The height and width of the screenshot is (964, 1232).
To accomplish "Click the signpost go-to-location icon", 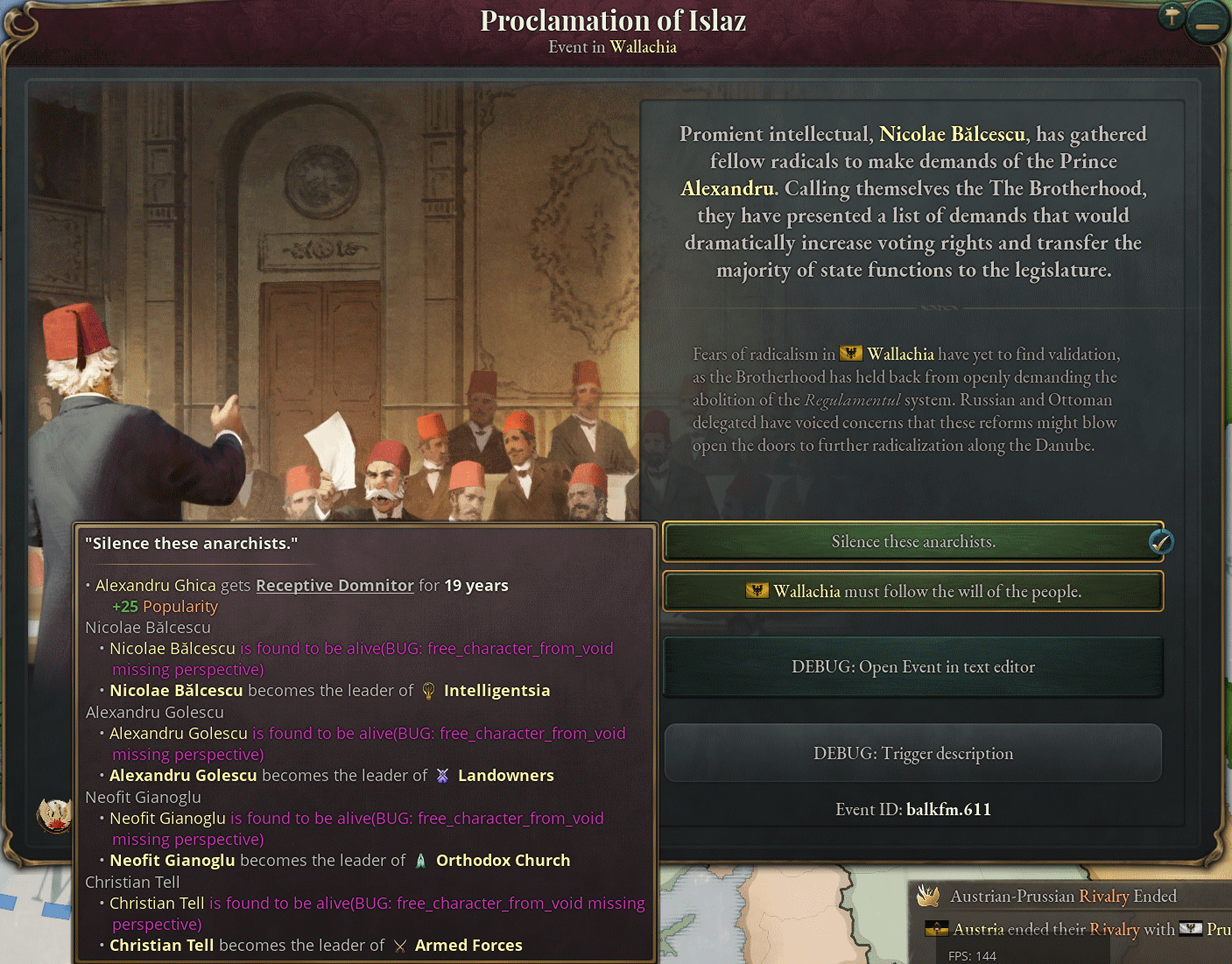I will 1171,17.
